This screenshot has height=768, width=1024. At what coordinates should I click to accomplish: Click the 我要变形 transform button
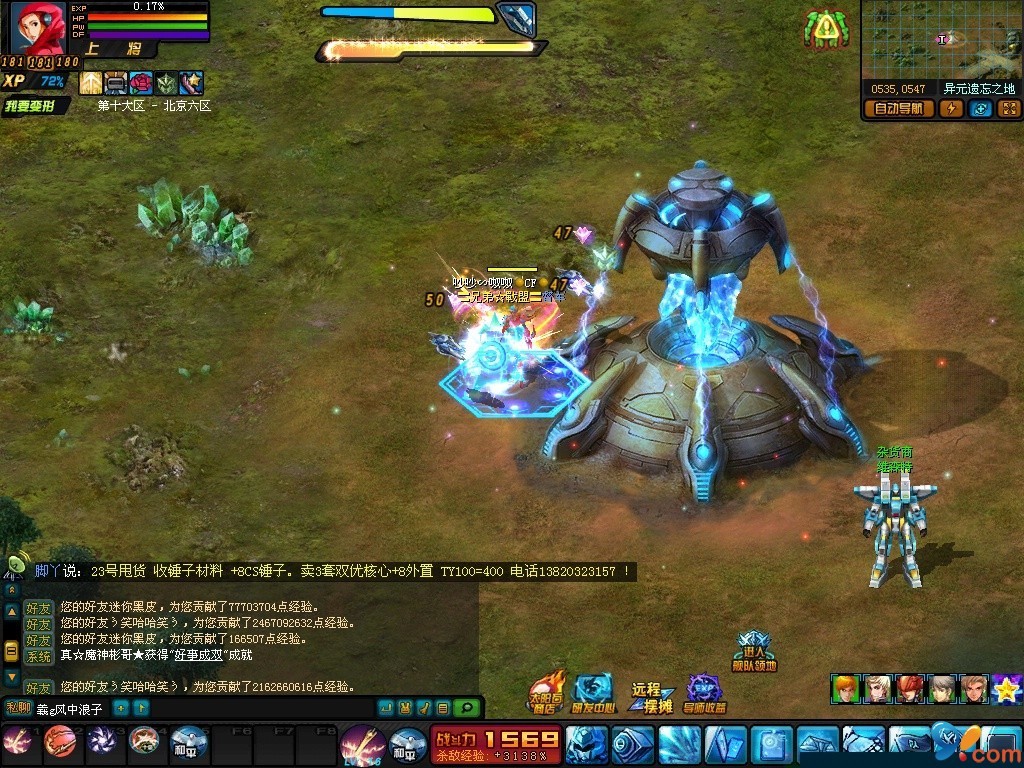[x=36, y=106]
